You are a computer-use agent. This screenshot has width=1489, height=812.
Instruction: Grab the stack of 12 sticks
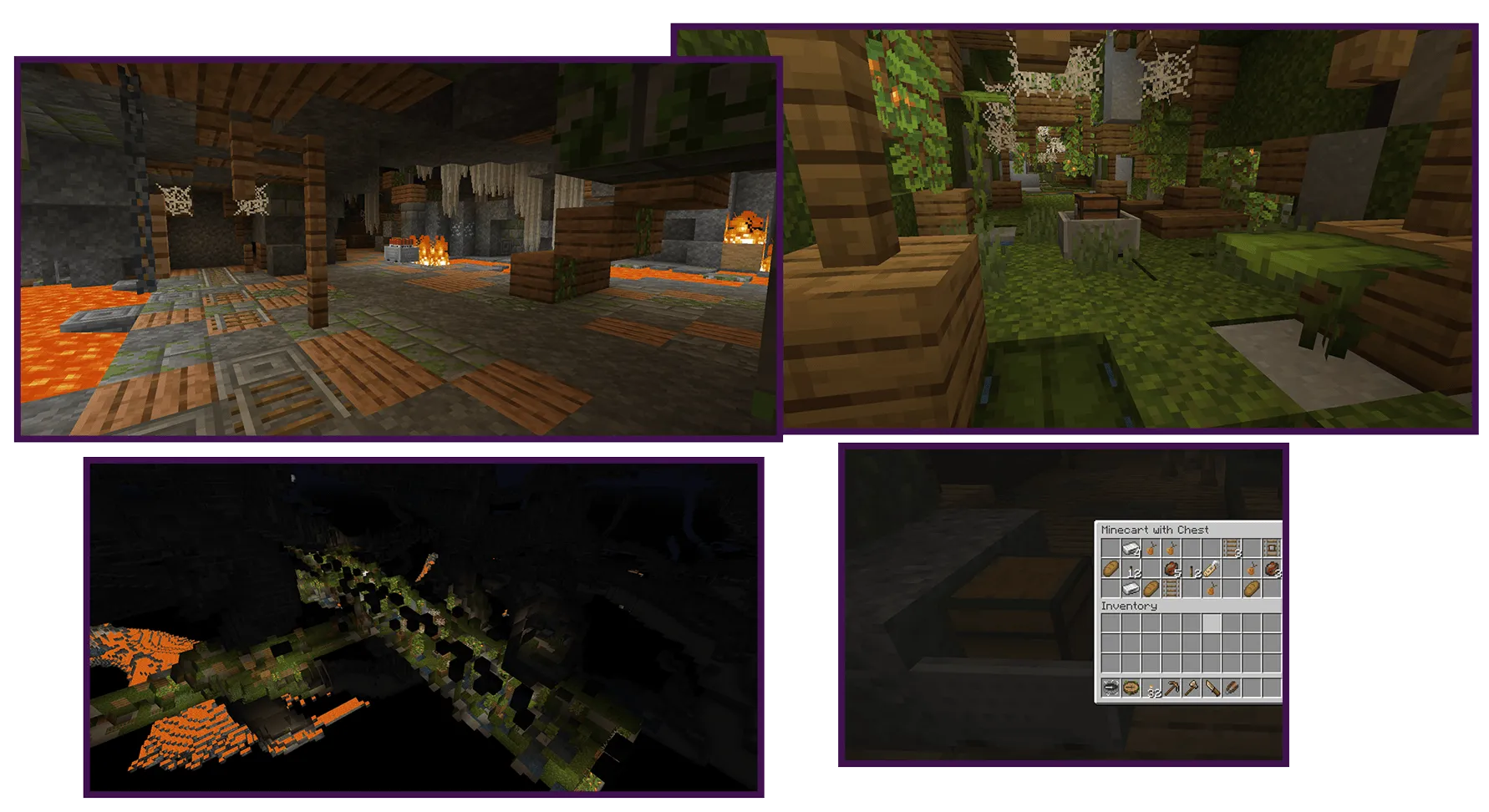[1193, 570]
